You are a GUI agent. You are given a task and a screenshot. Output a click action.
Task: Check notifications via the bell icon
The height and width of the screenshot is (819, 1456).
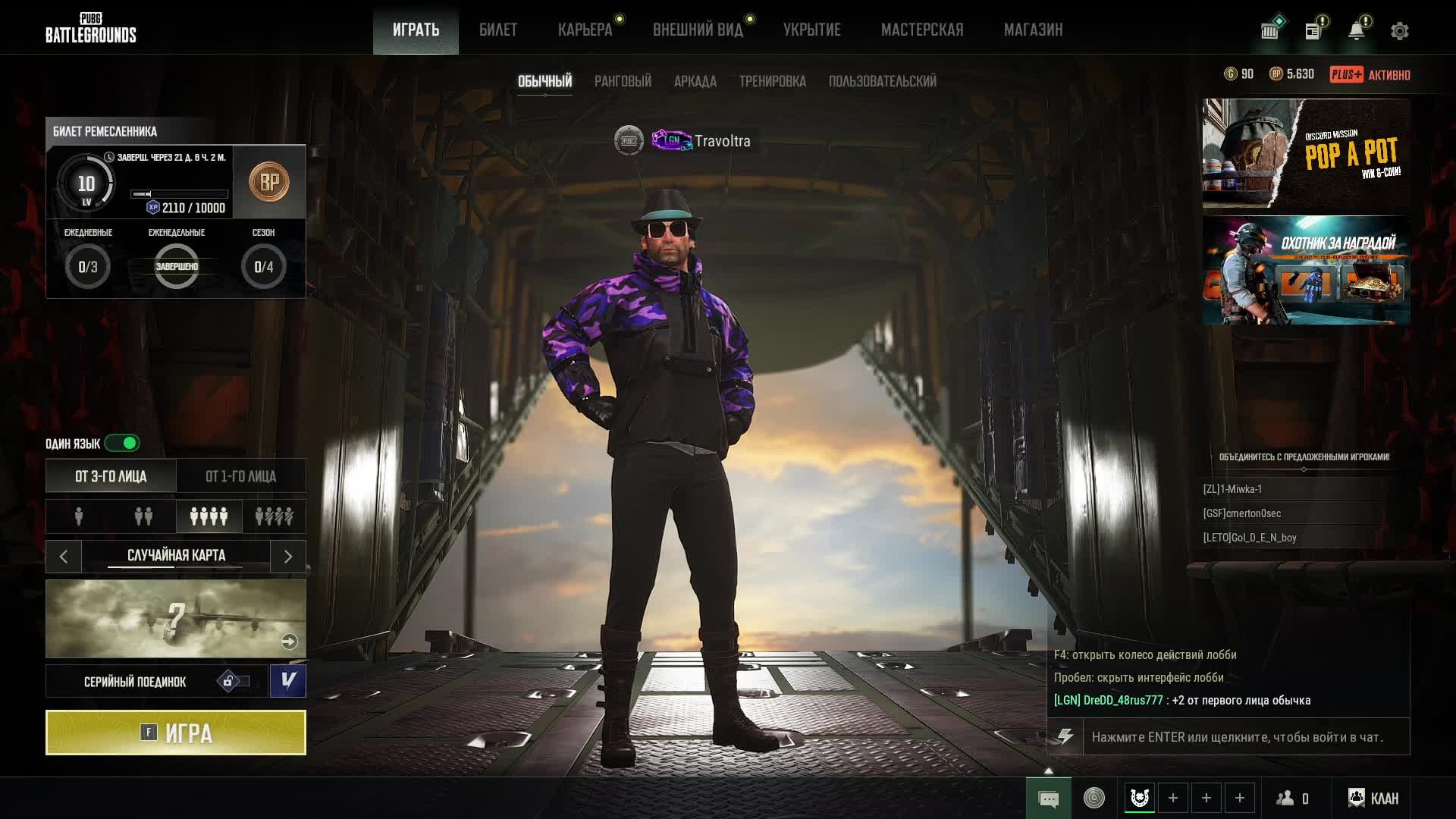click(1356, 31)
